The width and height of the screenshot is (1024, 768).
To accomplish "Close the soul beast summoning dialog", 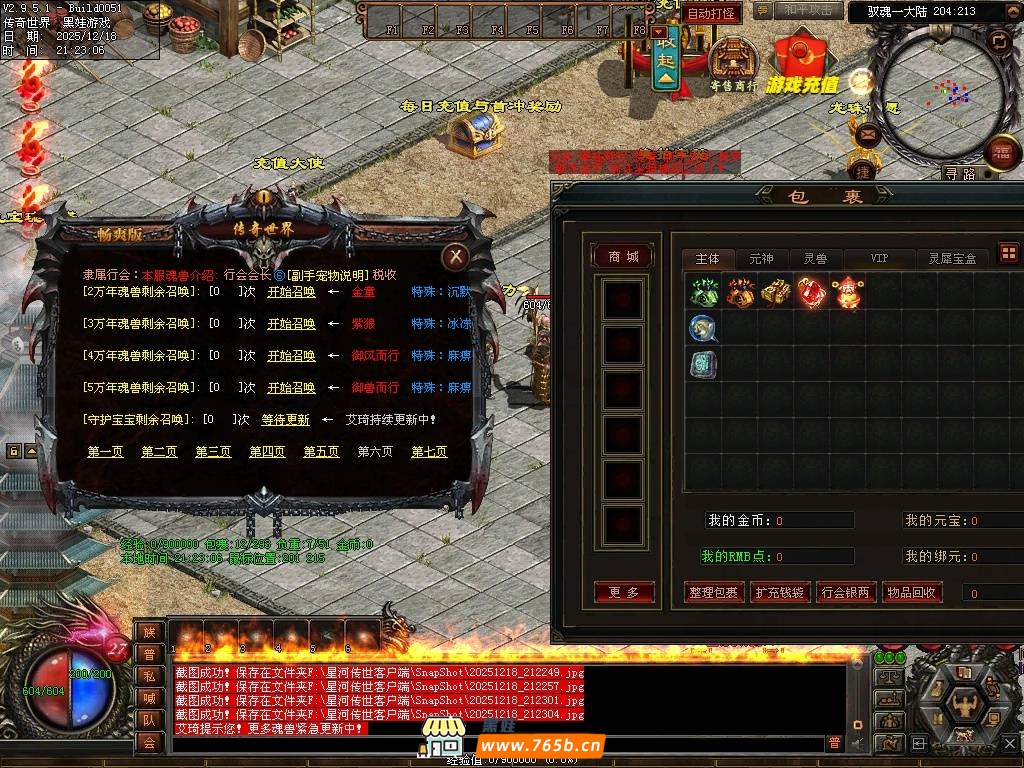I will tap(455, 258).
